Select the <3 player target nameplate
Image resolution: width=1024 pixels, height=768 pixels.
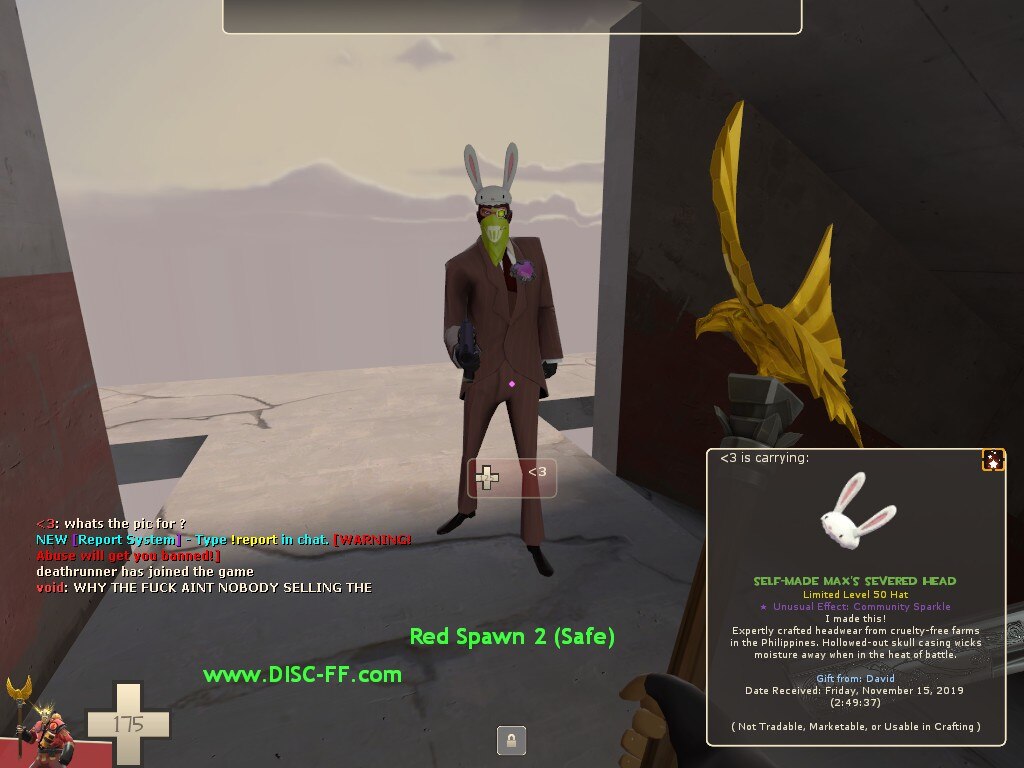point(512,477)
